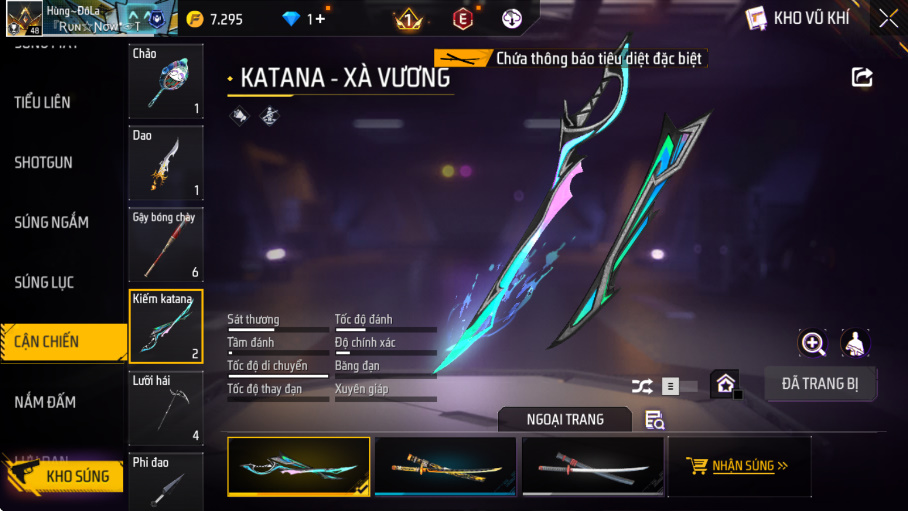The height and width of the screenshot is (511, 908).
Task: Select the SÚNG NGẮM category
Action: tap(52, 222)
